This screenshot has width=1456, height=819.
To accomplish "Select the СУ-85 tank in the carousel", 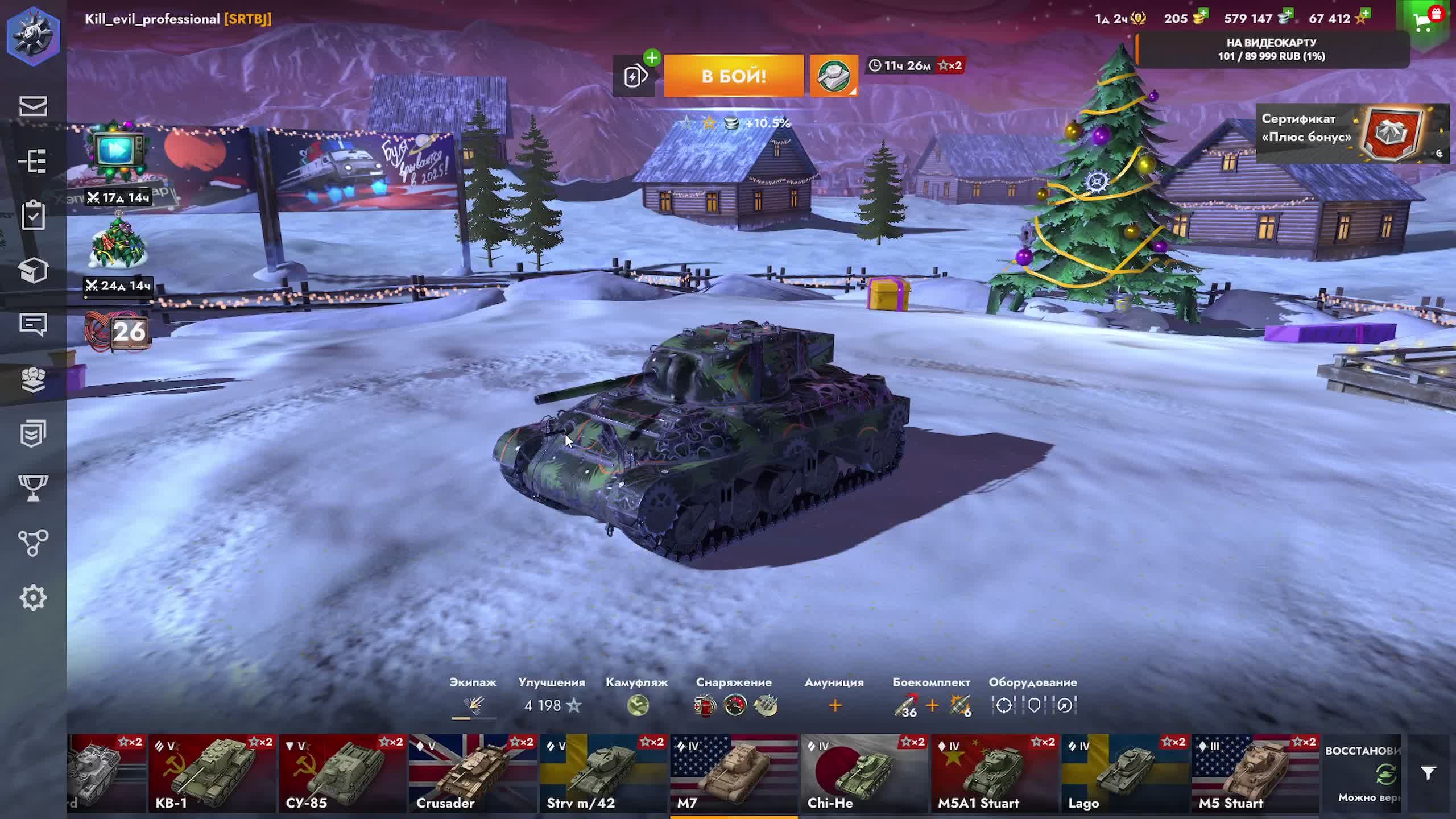I will [x=342, y=773].
